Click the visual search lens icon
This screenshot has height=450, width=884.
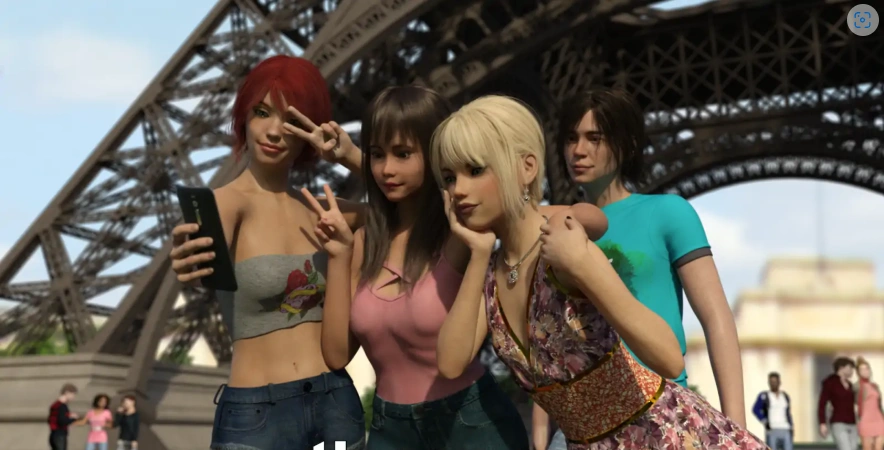861,21
